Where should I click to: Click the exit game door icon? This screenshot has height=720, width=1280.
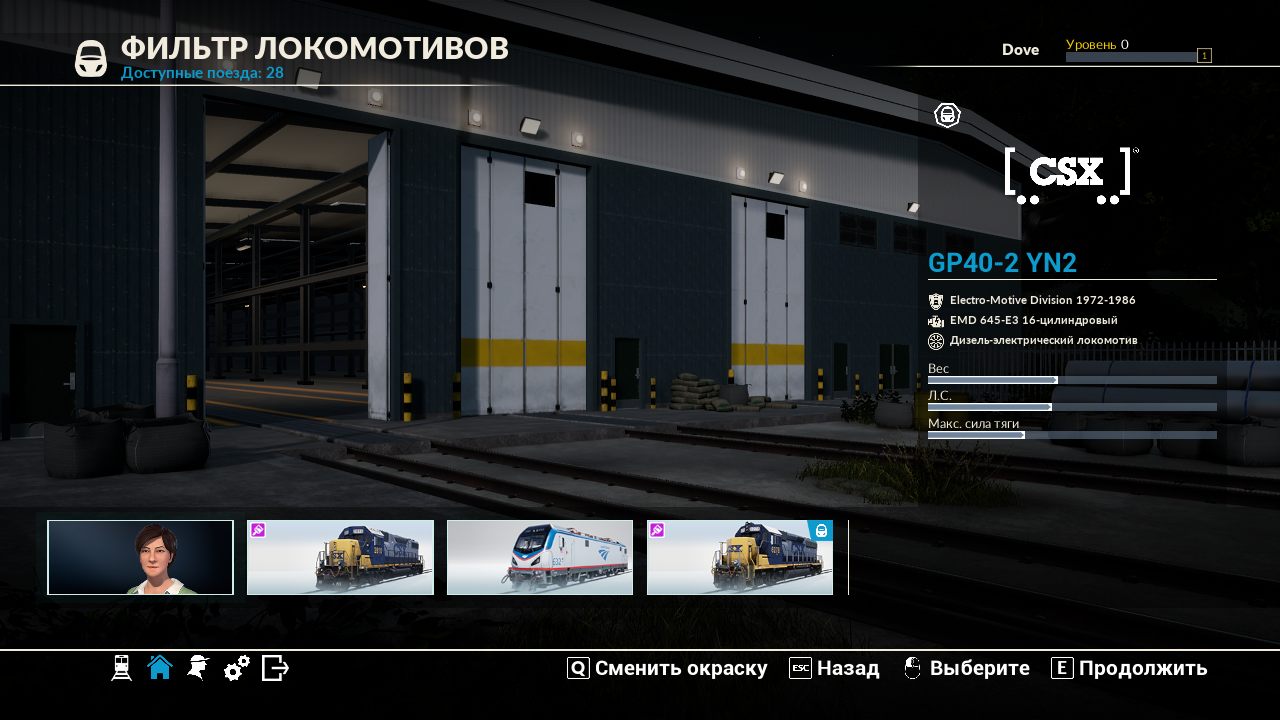pyautogui.click(x=275, y=668)
